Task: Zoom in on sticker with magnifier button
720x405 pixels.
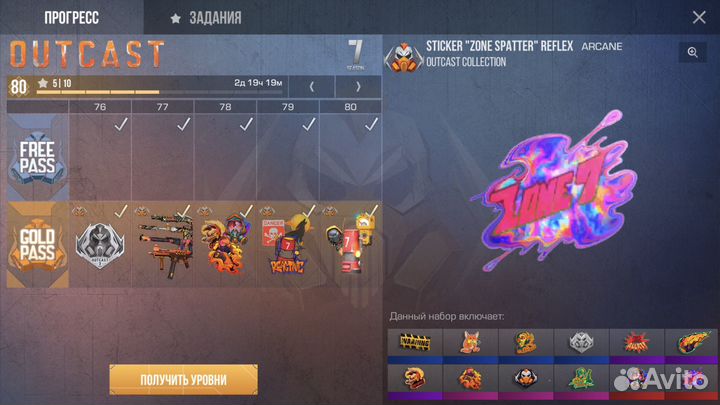Action: click(x=692, y=53)
